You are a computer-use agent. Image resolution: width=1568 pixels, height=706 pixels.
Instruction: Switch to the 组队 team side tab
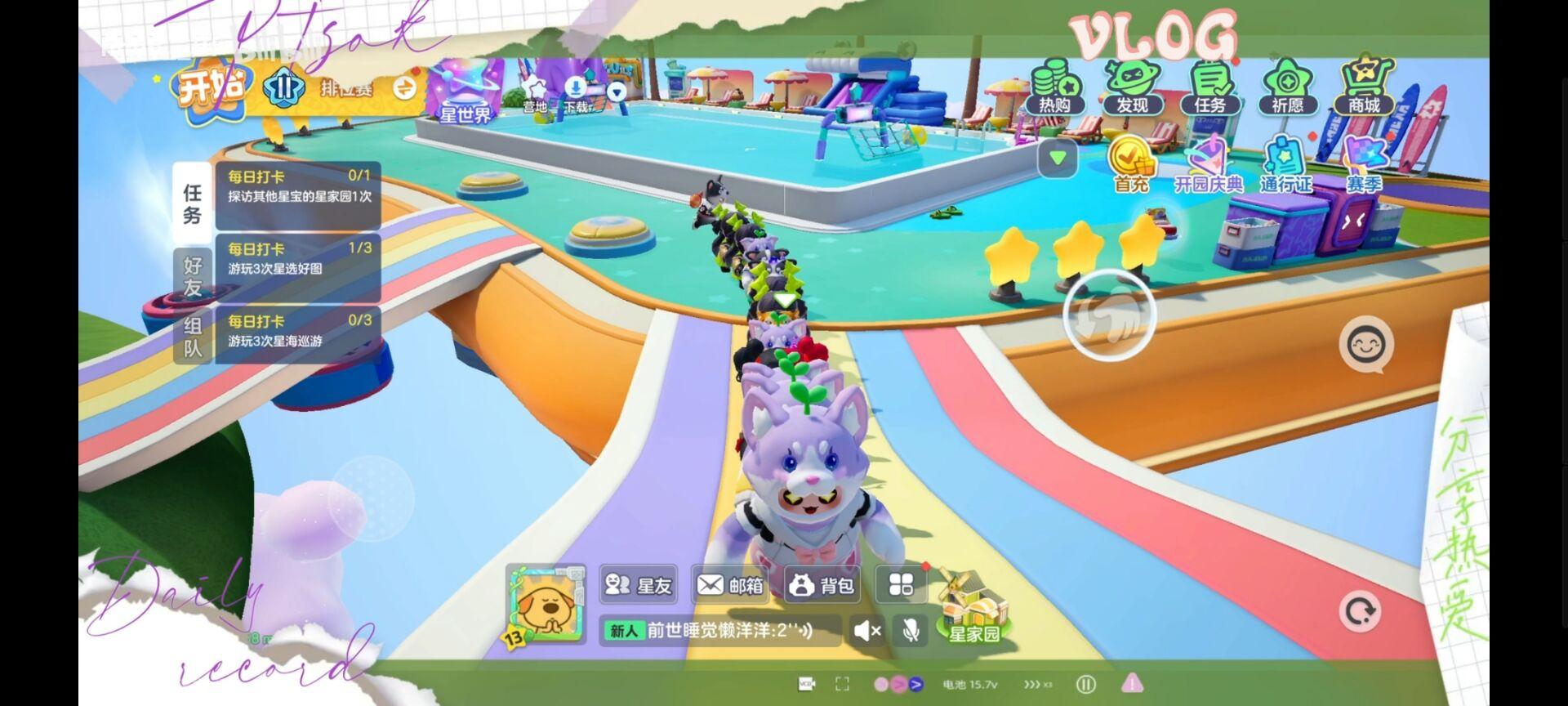click(193, 337)
